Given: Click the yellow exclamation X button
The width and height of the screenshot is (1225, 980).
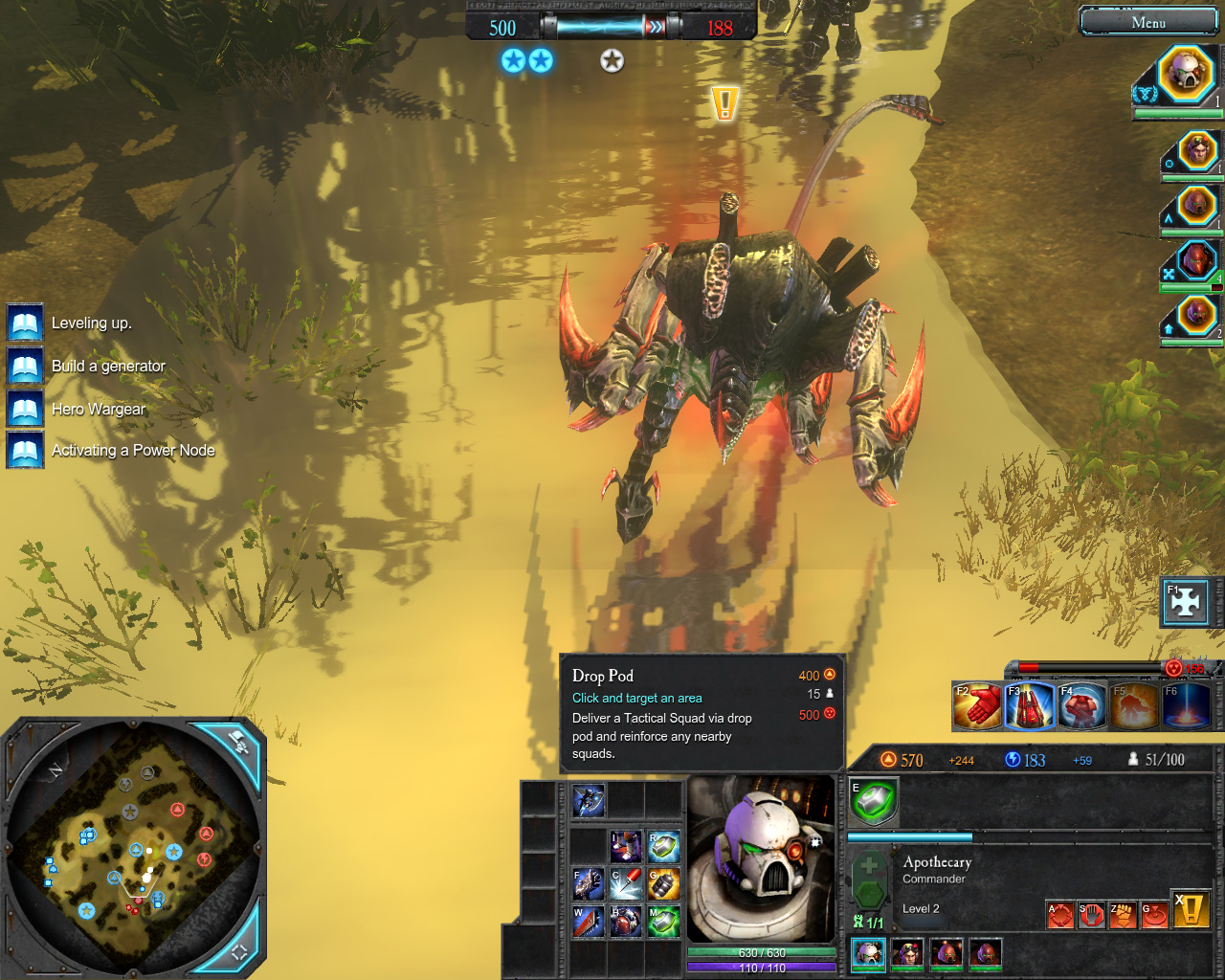Looking at the screenshot, I should click(1192, 910).
